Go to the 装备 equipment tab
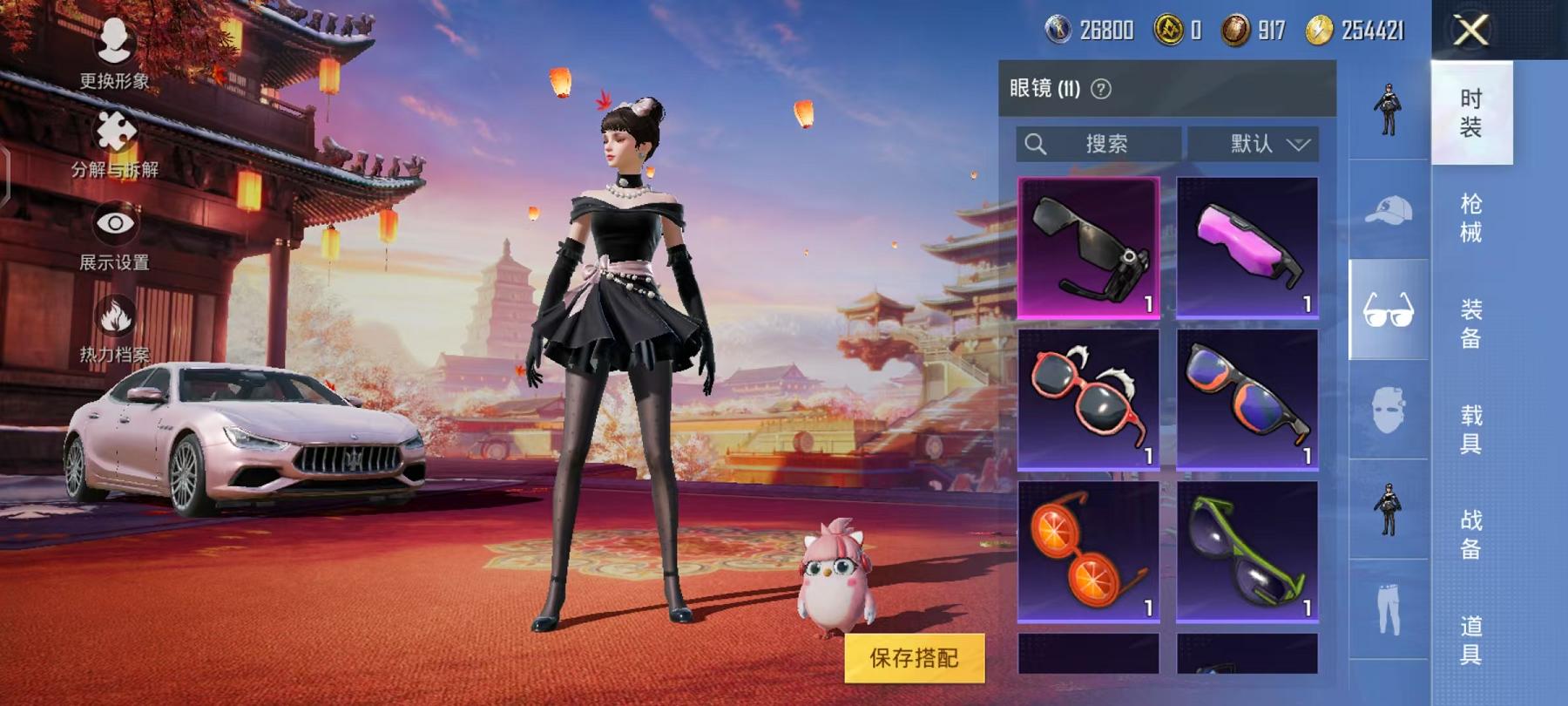 (x=1471, y=323)
